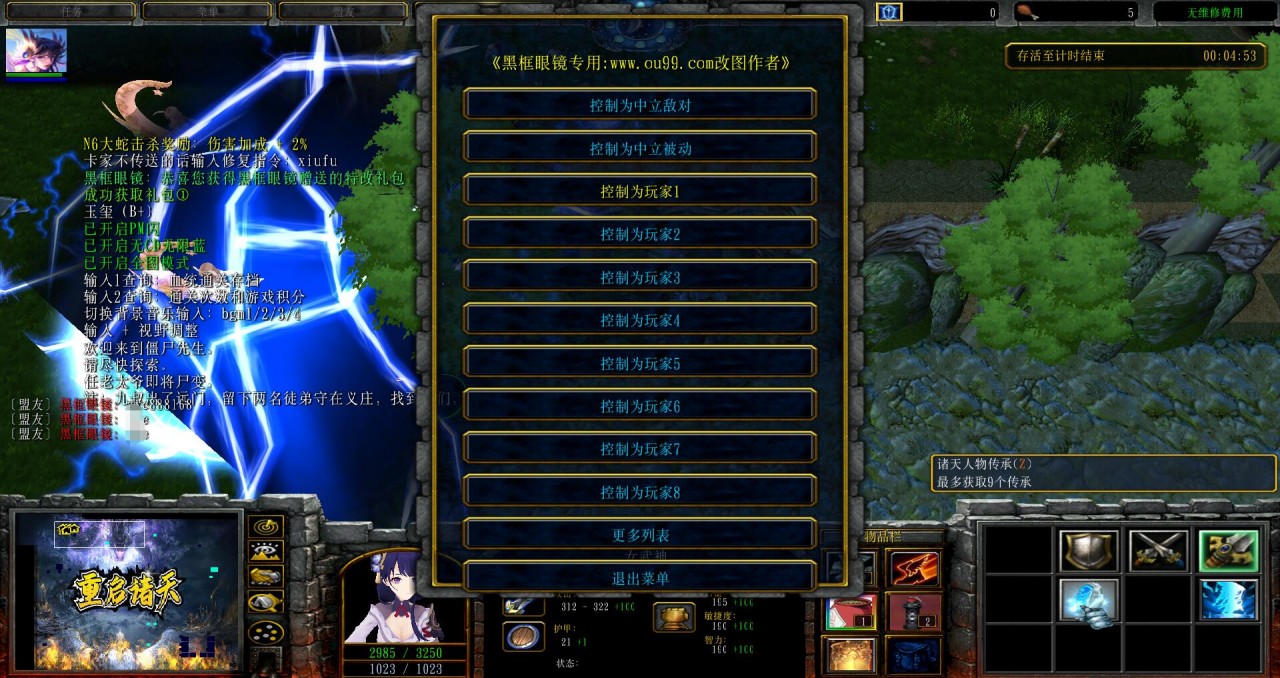Select the golden chest inventory item
The height and width of the screenshot is (678, 1280).
coord(850,654)
